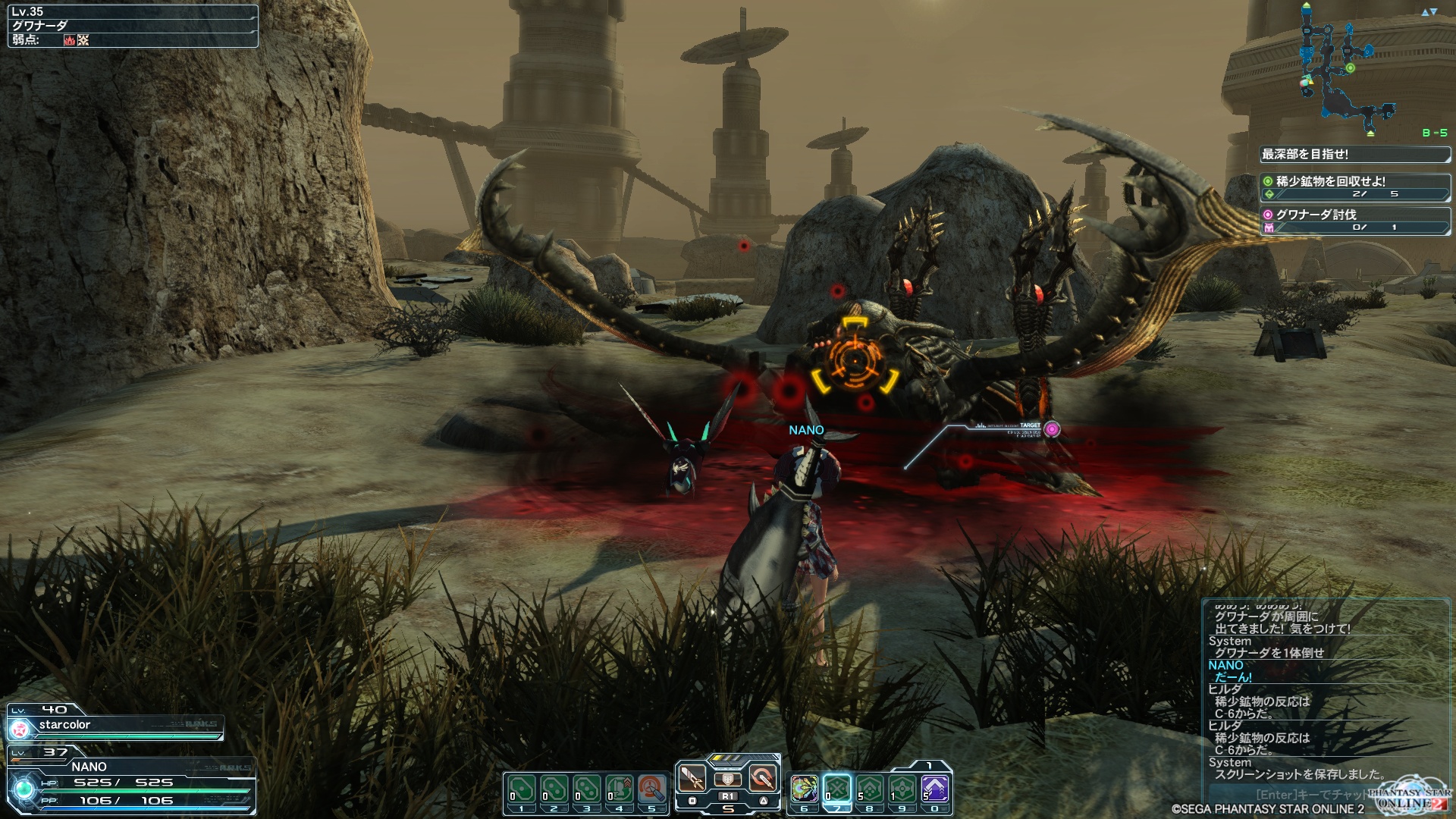Use the item in hotbar slot 2
Screen dimensions: 1456x819
click(x=554, y=790)
